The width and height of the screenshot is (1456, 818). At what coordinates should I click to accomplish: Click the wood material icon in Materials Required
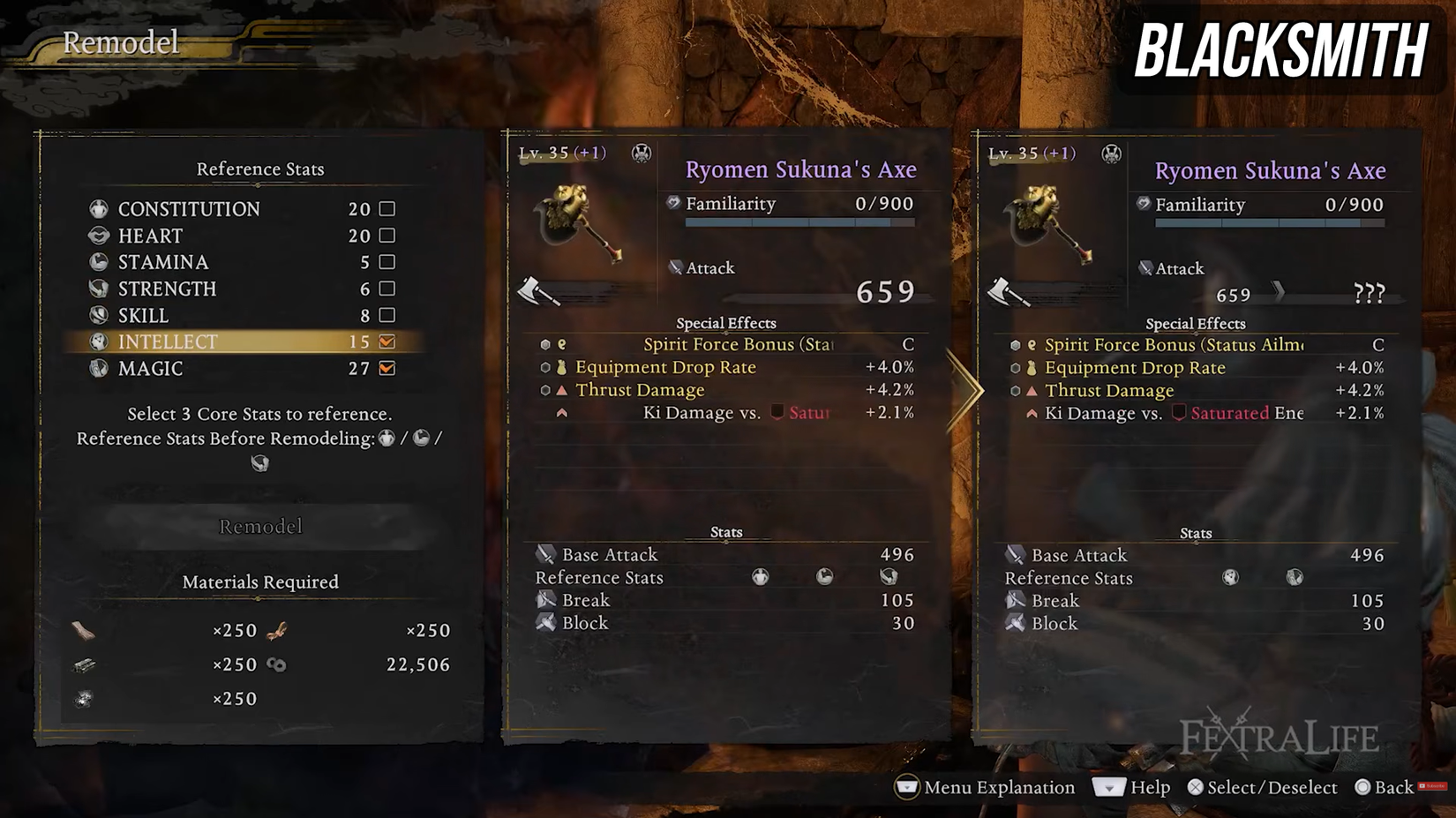coord(86,629)
